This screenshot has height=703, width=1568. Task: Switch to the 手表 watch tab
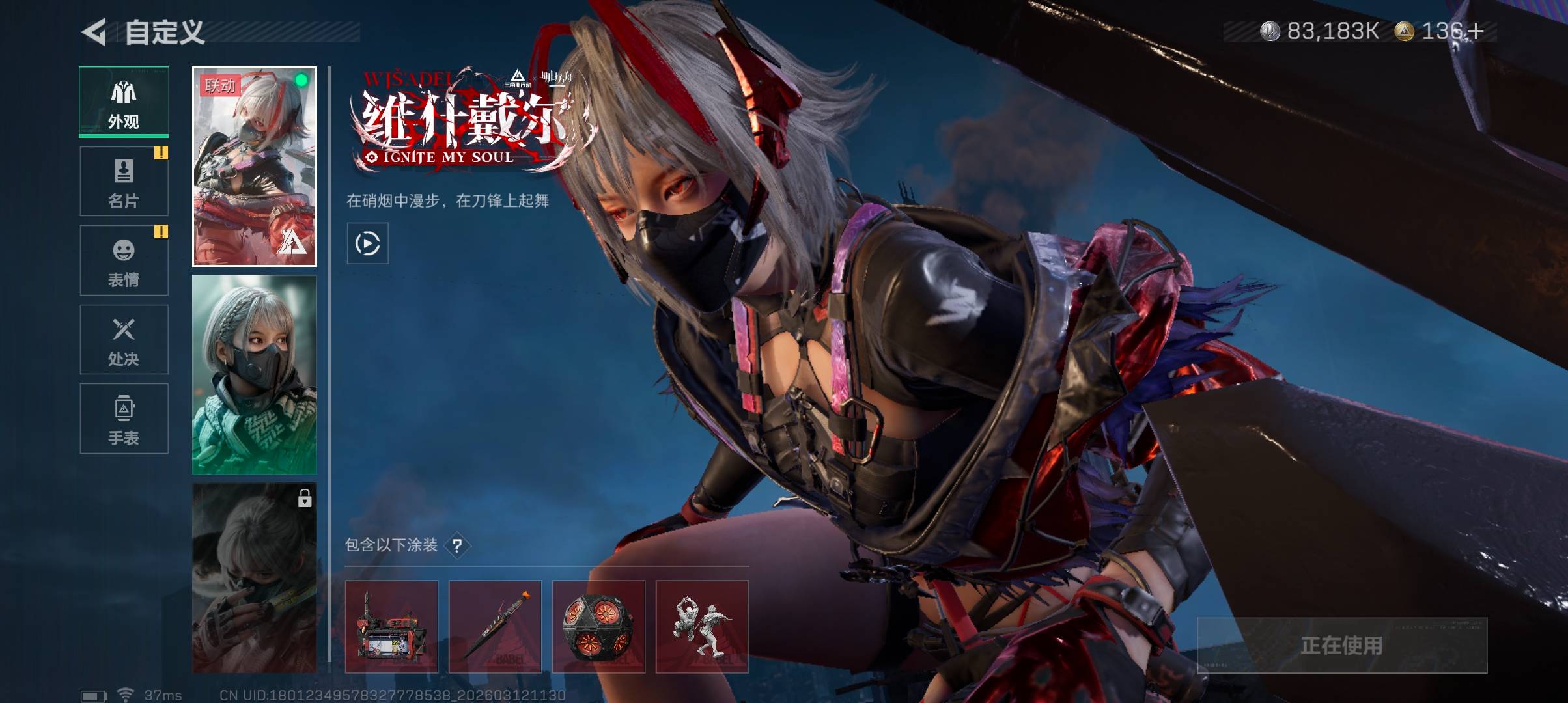click(124, 419)
